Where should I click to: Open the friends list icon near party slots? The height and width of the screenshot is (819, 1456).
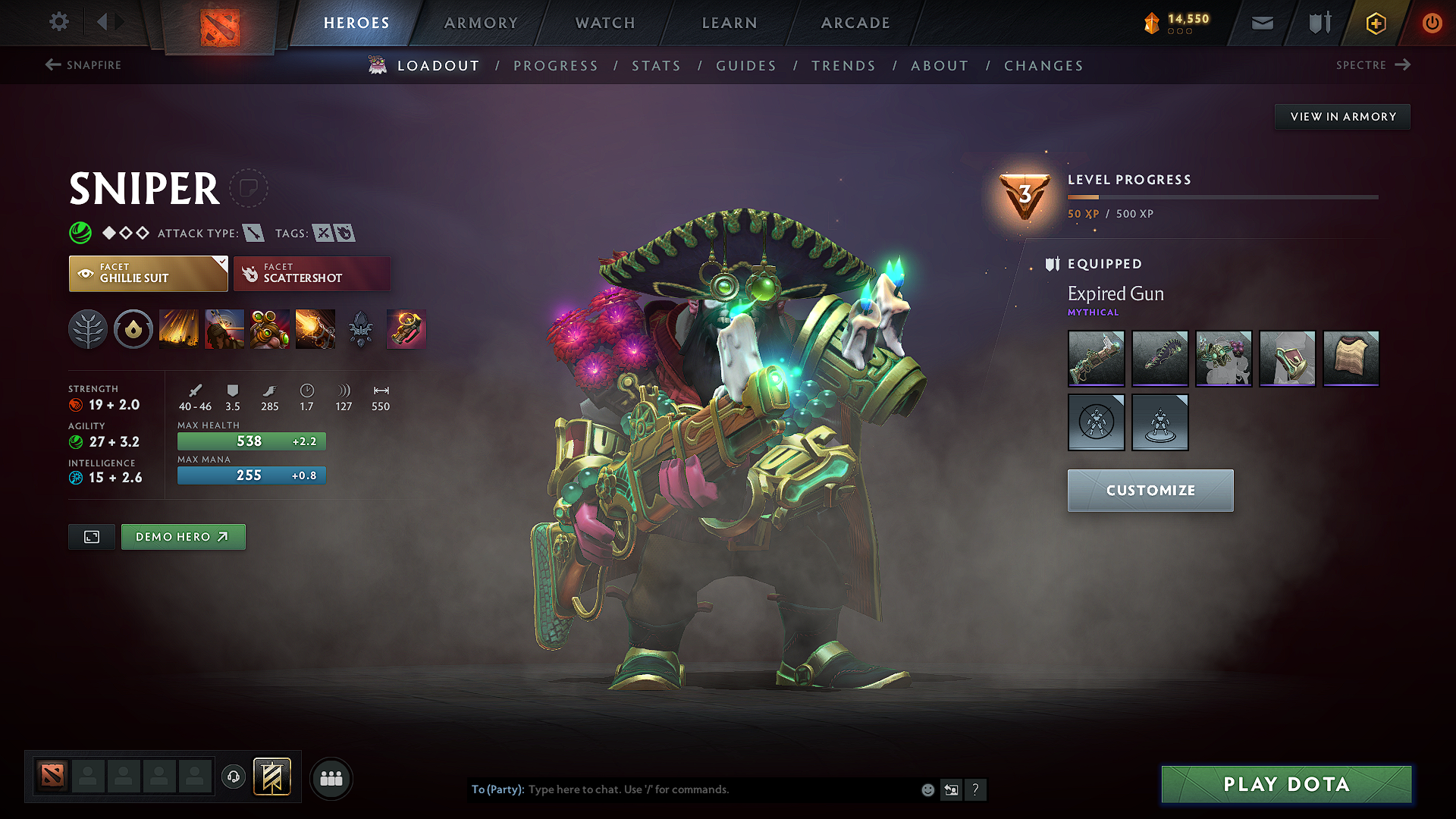[331, 777]
